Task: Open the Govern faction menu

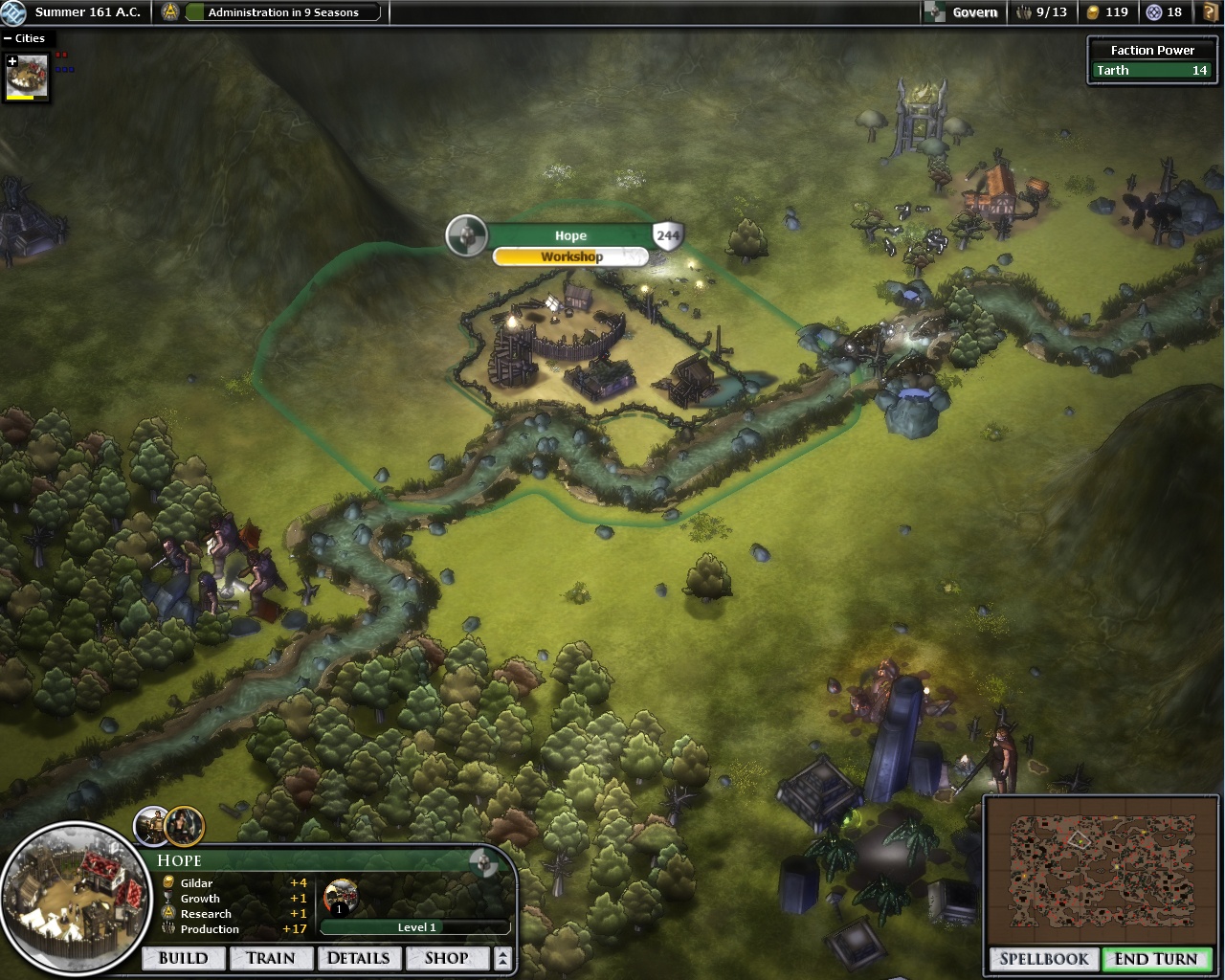Action: point(964,12)
